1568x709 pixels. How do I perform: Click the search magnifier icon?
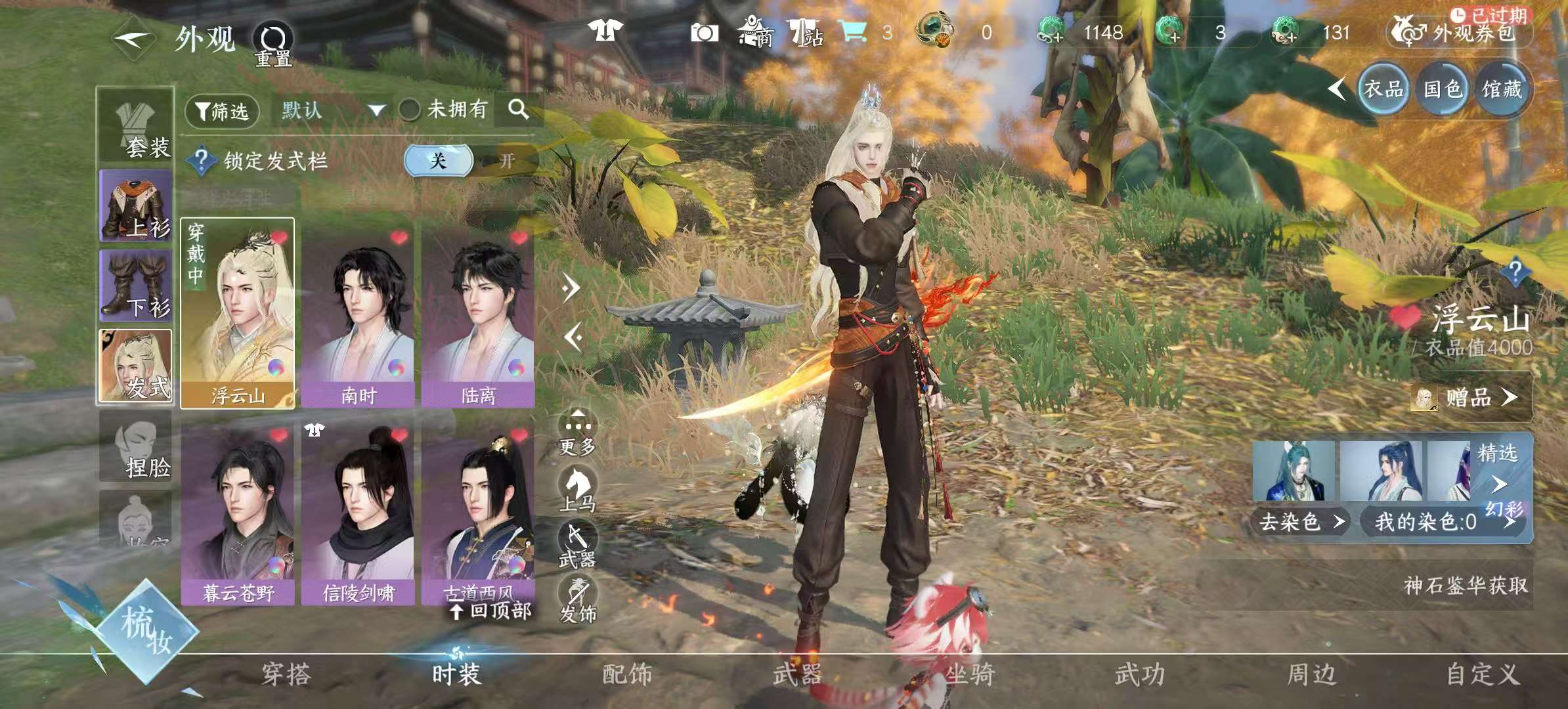[x=521, y=110]
